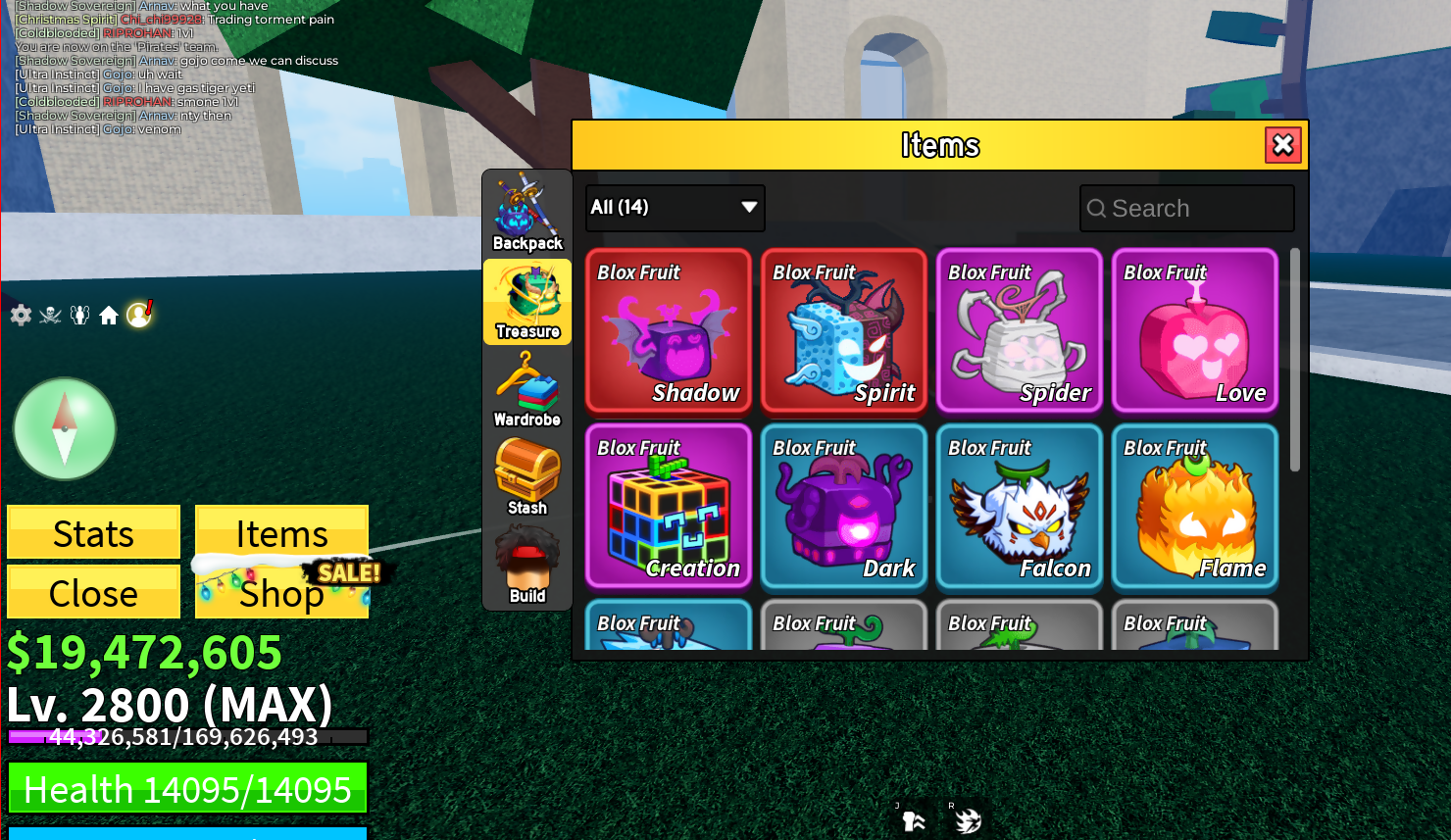Open the Wardrobe panel
Screen dimensions: 1451x840
pyautogui.click(x=526, y=390)
